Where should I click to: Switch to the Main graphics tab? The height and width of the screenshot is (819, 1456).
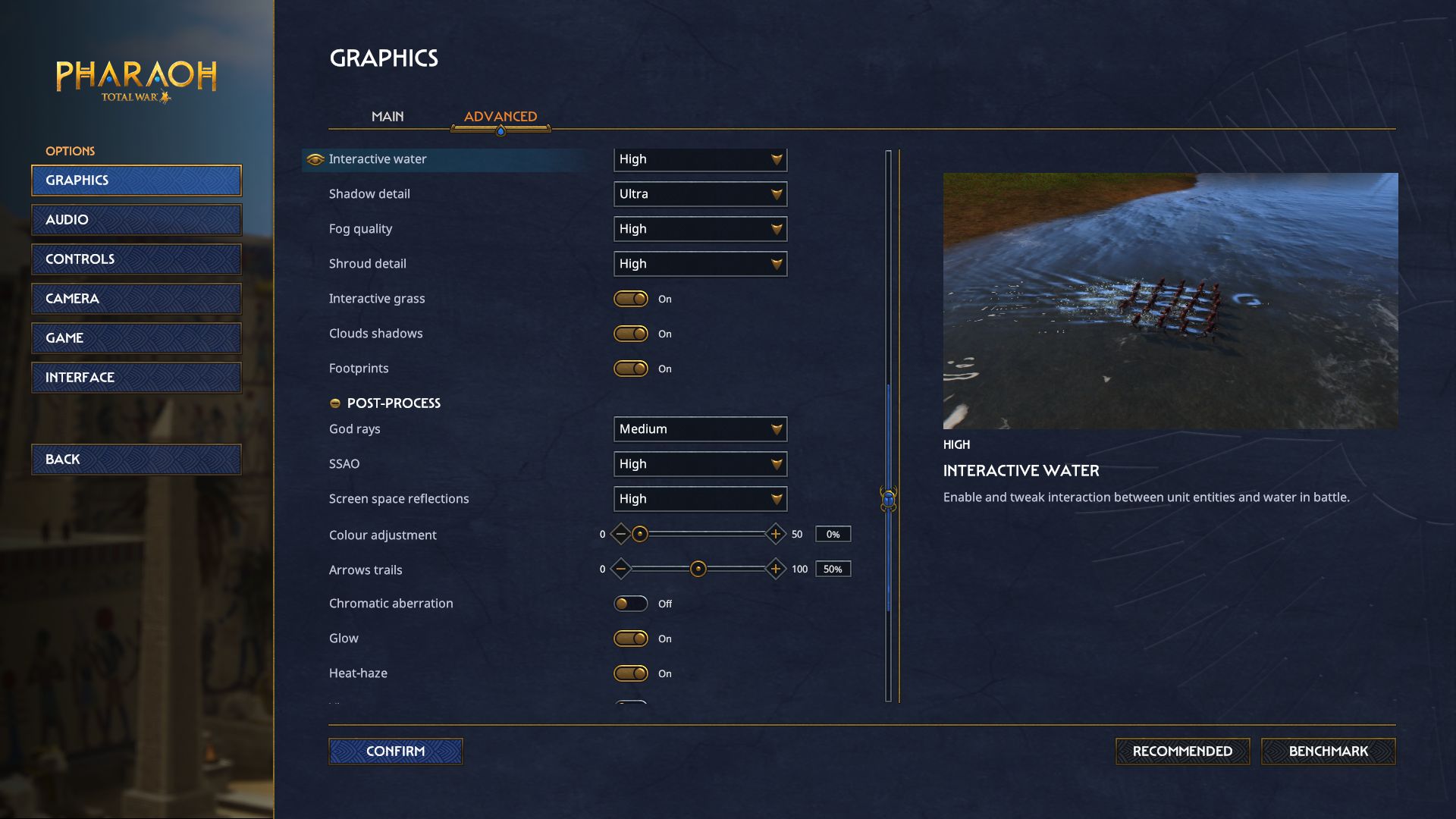[388, 117]
